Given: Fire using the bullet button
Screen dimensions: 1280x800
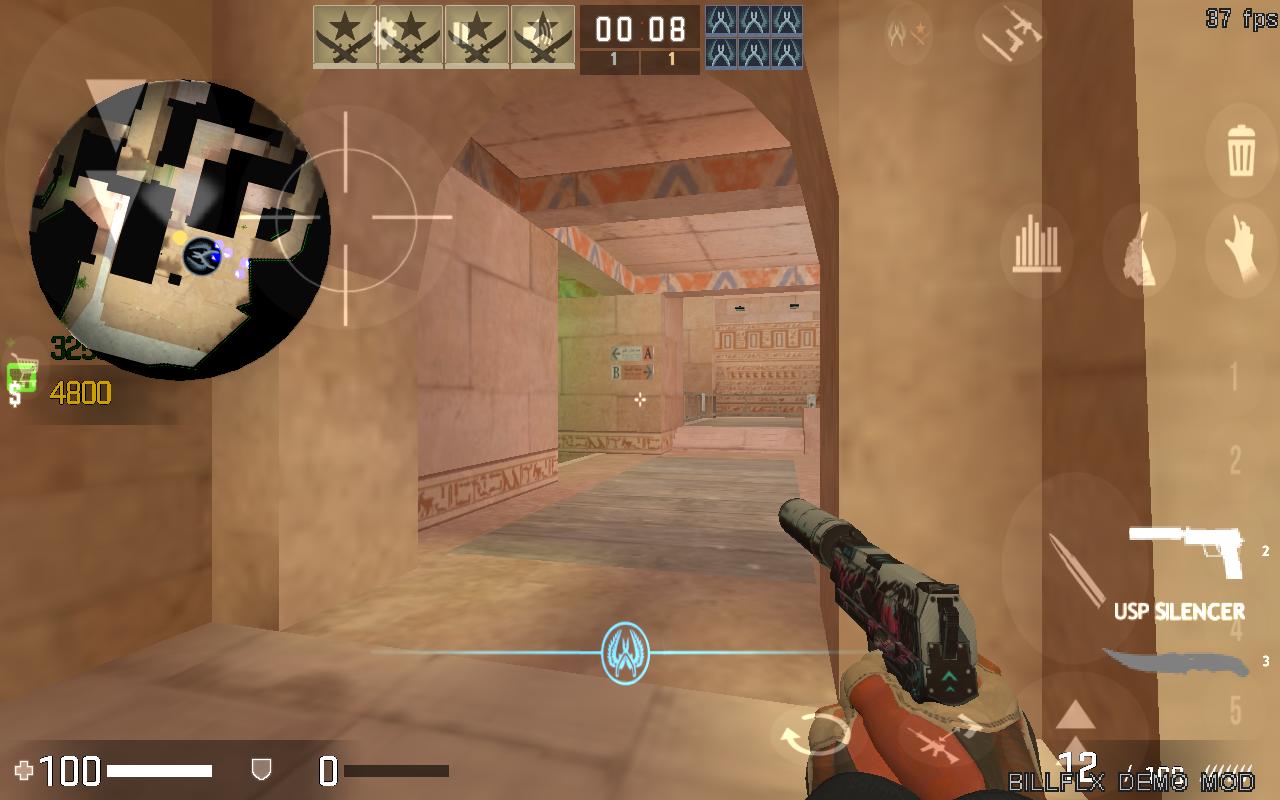Looking at the screenshot, I should click(x=1075, y=570).
